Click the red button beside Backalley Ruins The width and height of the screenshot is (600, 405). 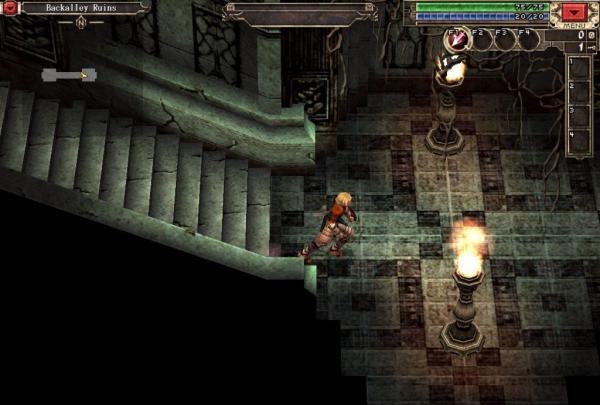12,8
